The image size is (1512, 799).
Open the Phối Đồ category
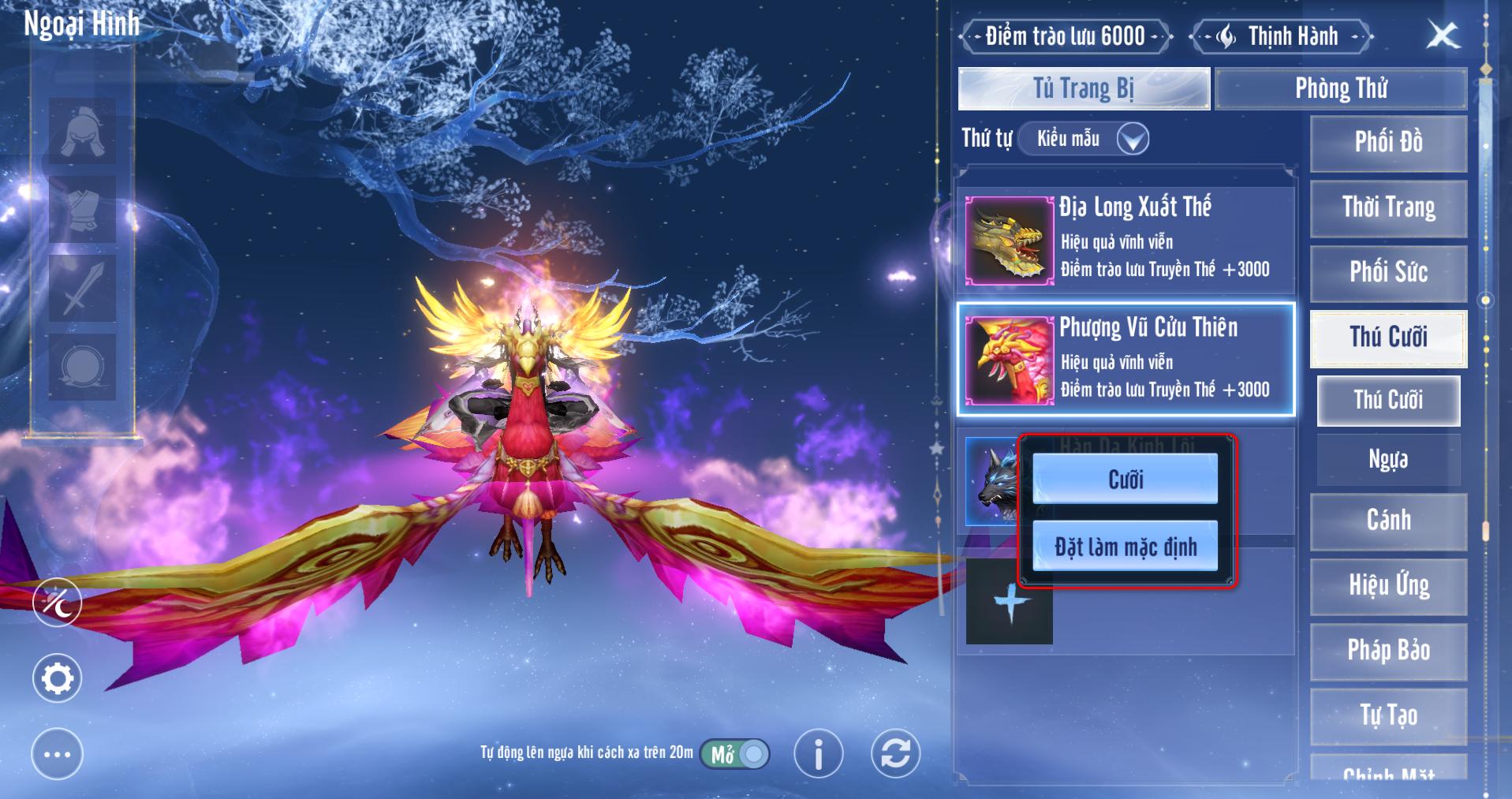[x=1388, y=143]
